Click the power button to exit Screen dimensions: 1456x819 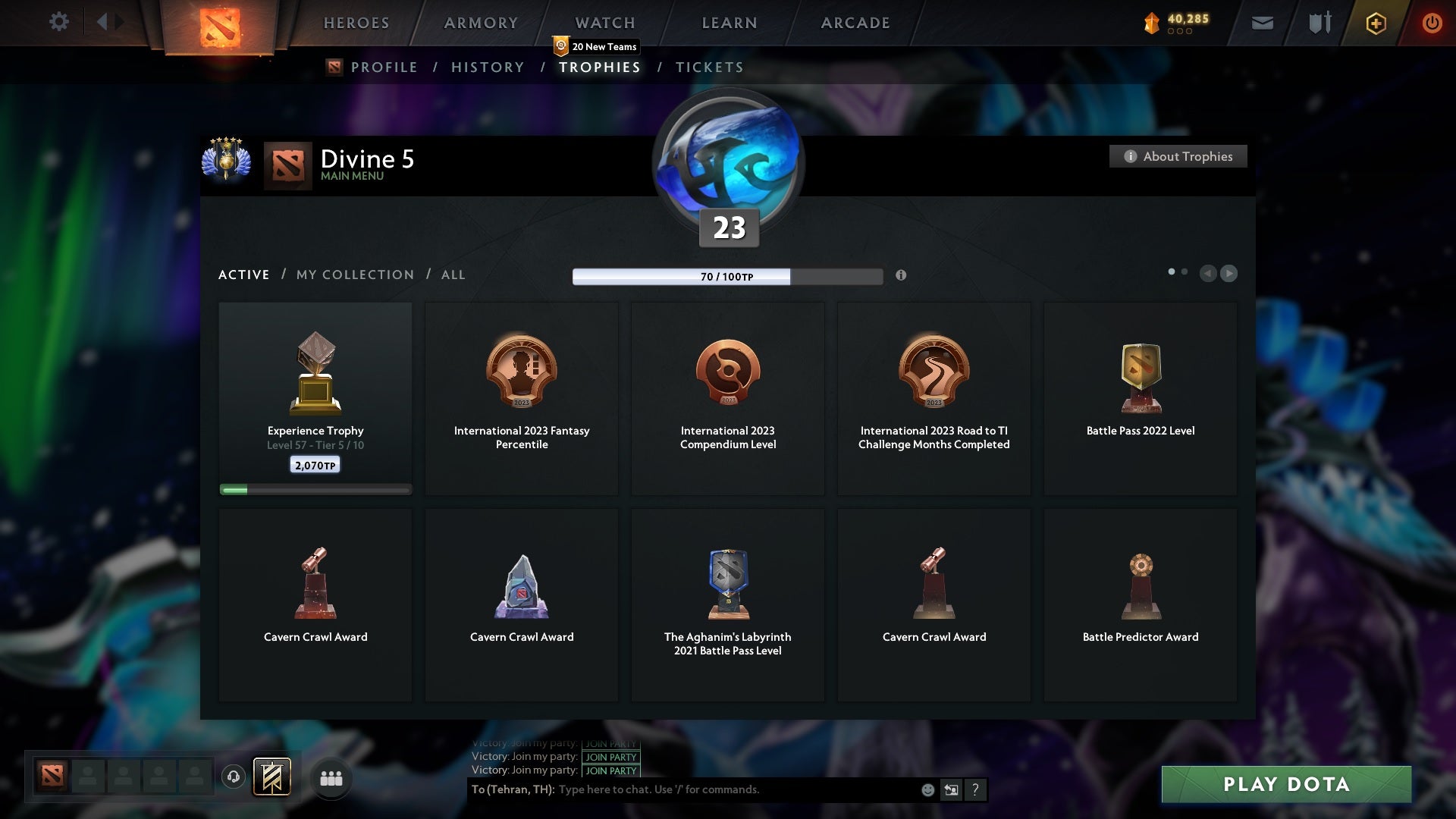coord(1432,22)
